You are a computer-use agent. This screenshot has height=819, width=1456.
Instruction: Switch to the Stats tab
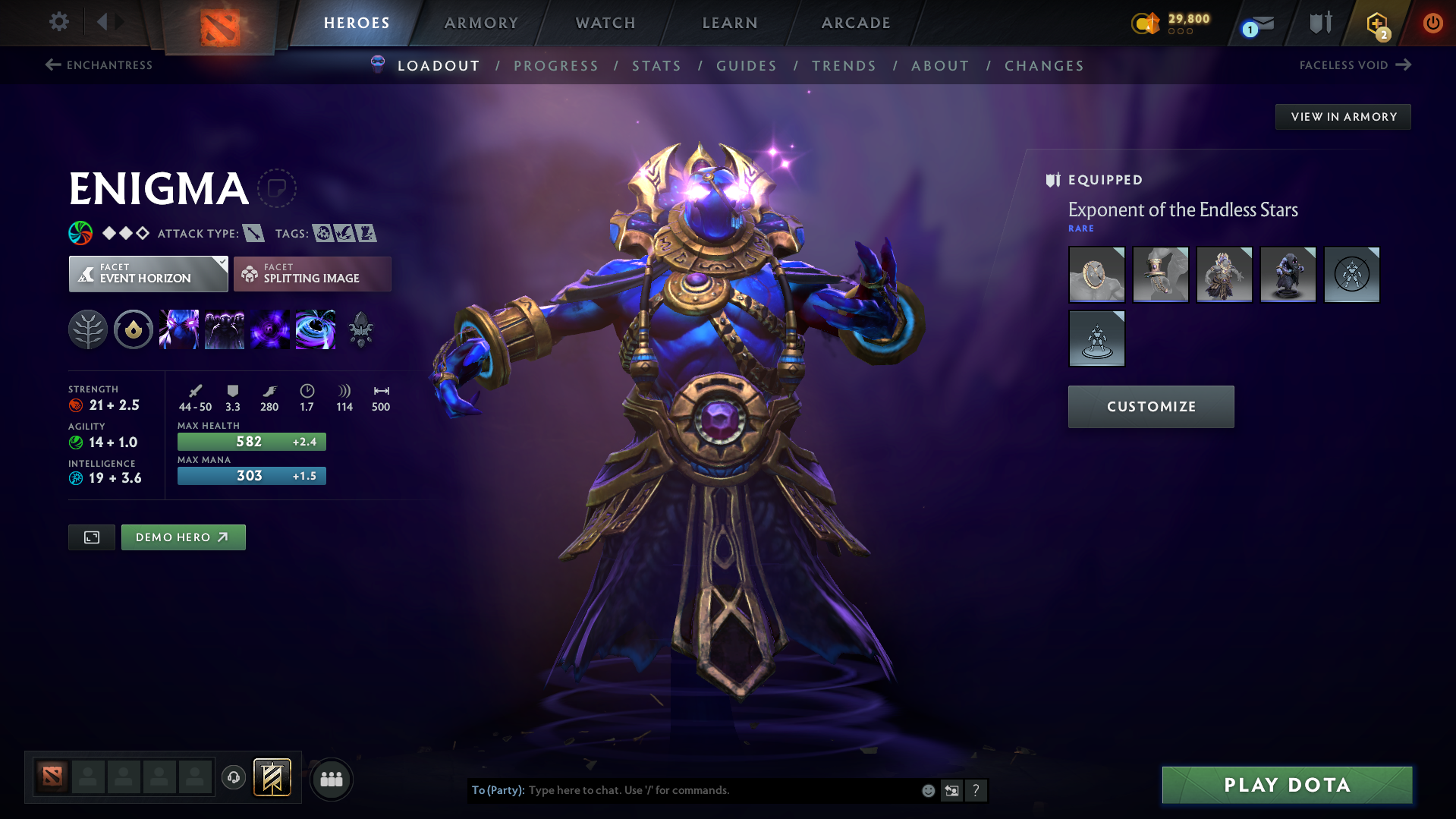point(656,66)
